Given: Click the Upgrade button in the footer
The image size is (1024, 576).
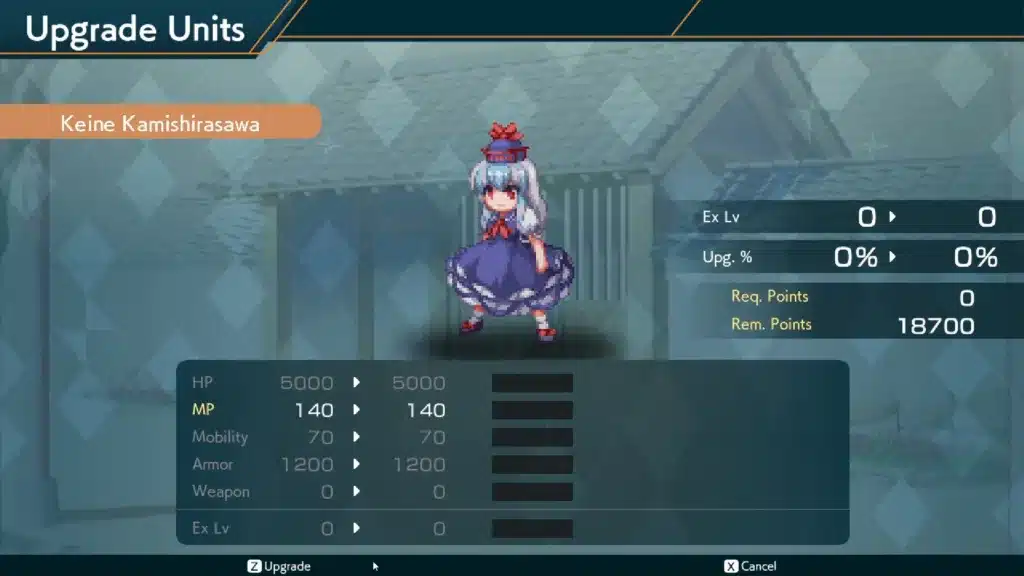Looking at the screenshot, I should coord(279,566).
